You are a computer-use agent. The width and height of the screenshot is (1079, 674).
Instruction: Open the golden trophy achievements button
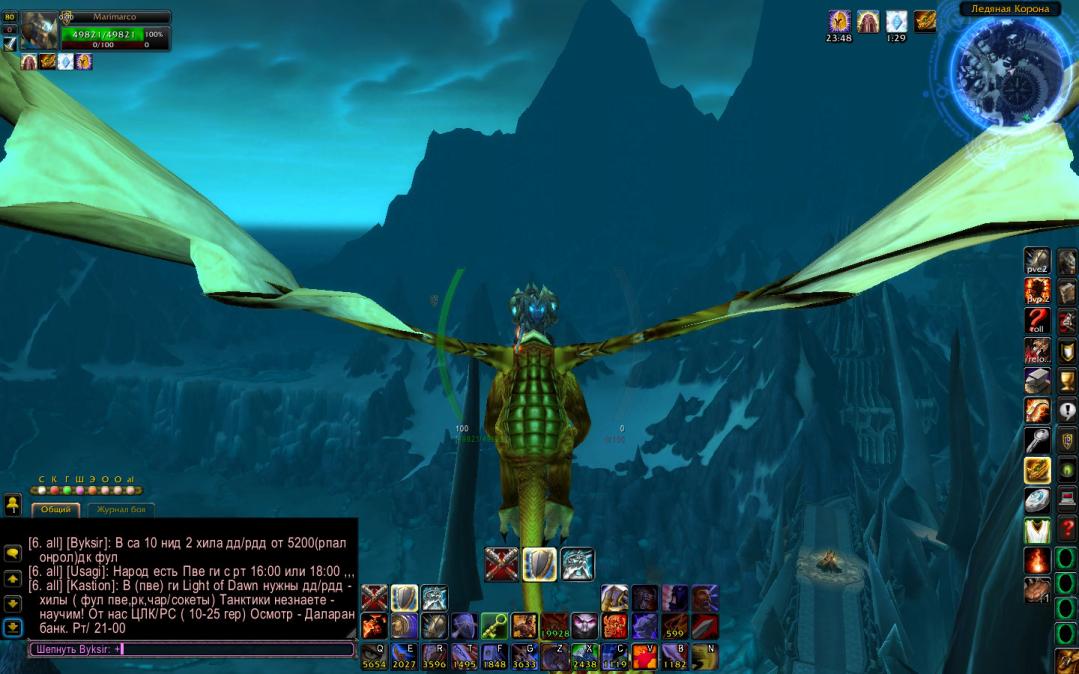click(x=1068, y=381)
